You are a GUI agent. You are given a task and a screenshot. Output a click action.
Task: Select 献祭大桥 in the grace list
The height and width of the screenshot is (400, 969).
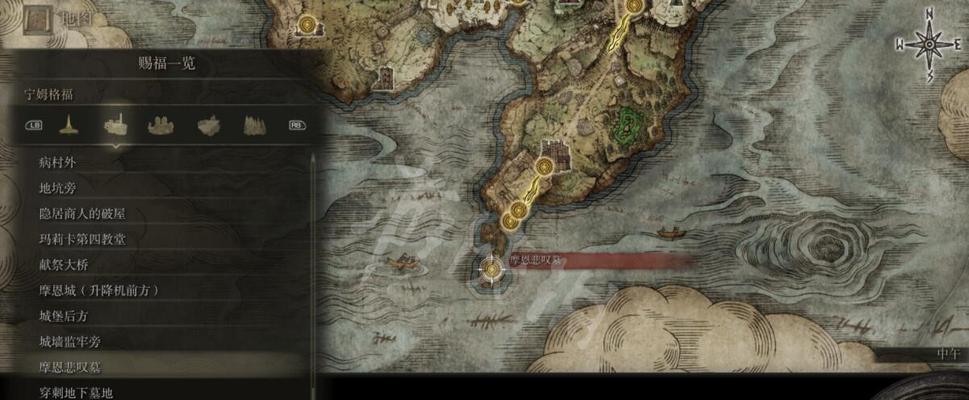coord(67,264)
